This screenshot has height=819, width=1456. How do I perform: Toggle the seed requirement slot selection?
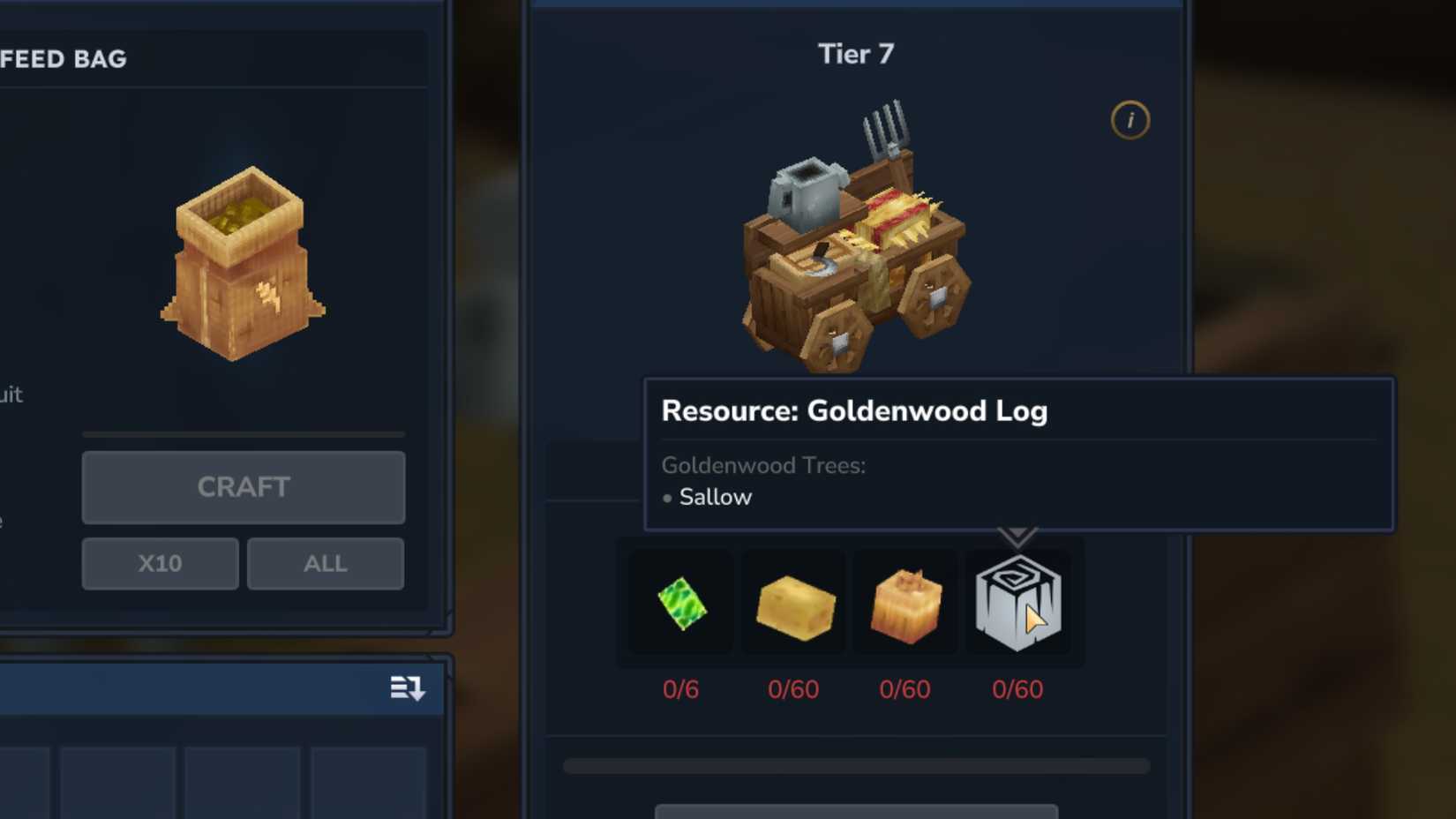tap(679, 604)
